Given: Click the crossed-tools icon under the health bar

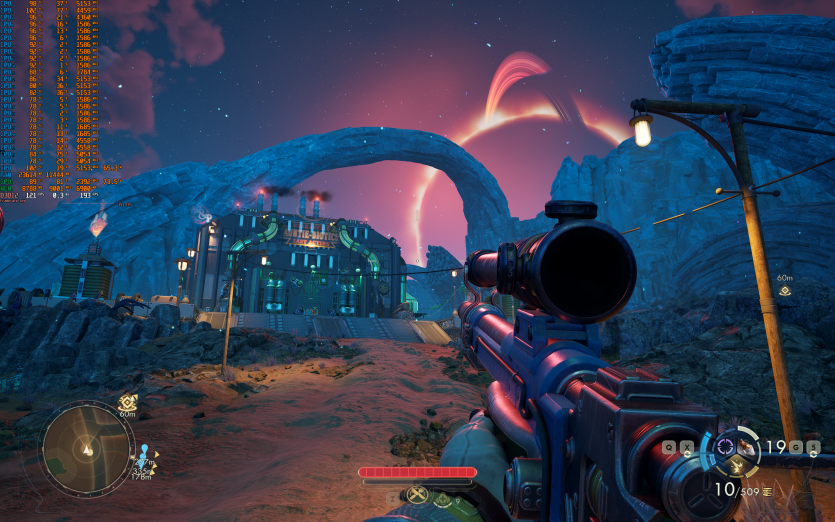Looking at the screenshot, I should [x=417, y=494].
